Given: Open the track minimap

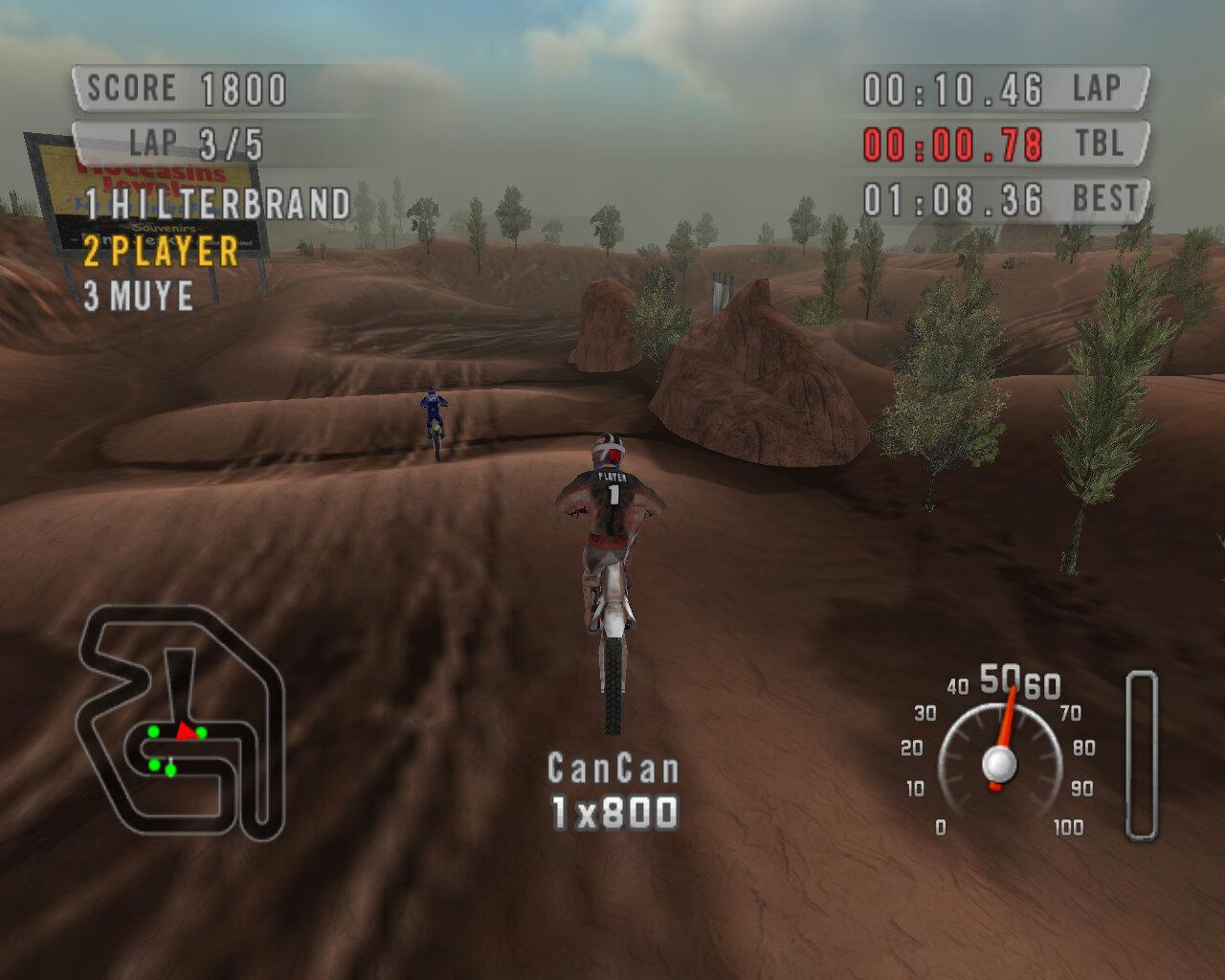Looking at the screenshot, I should (x=182, y=723).
